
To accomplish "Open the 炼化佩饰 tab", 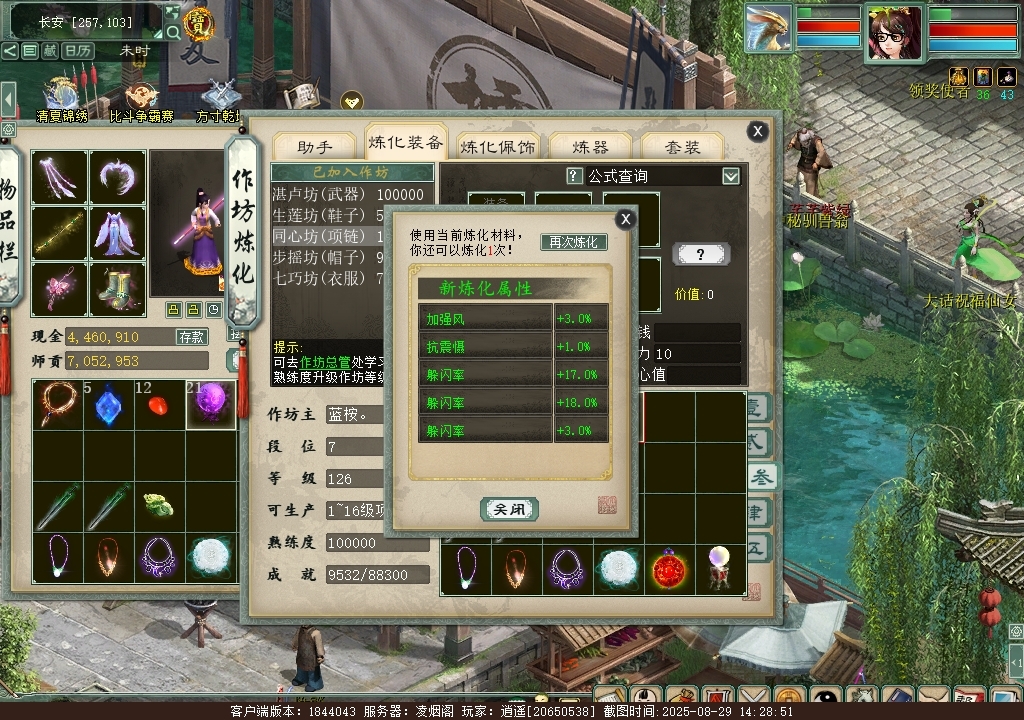I will point(497,146).
